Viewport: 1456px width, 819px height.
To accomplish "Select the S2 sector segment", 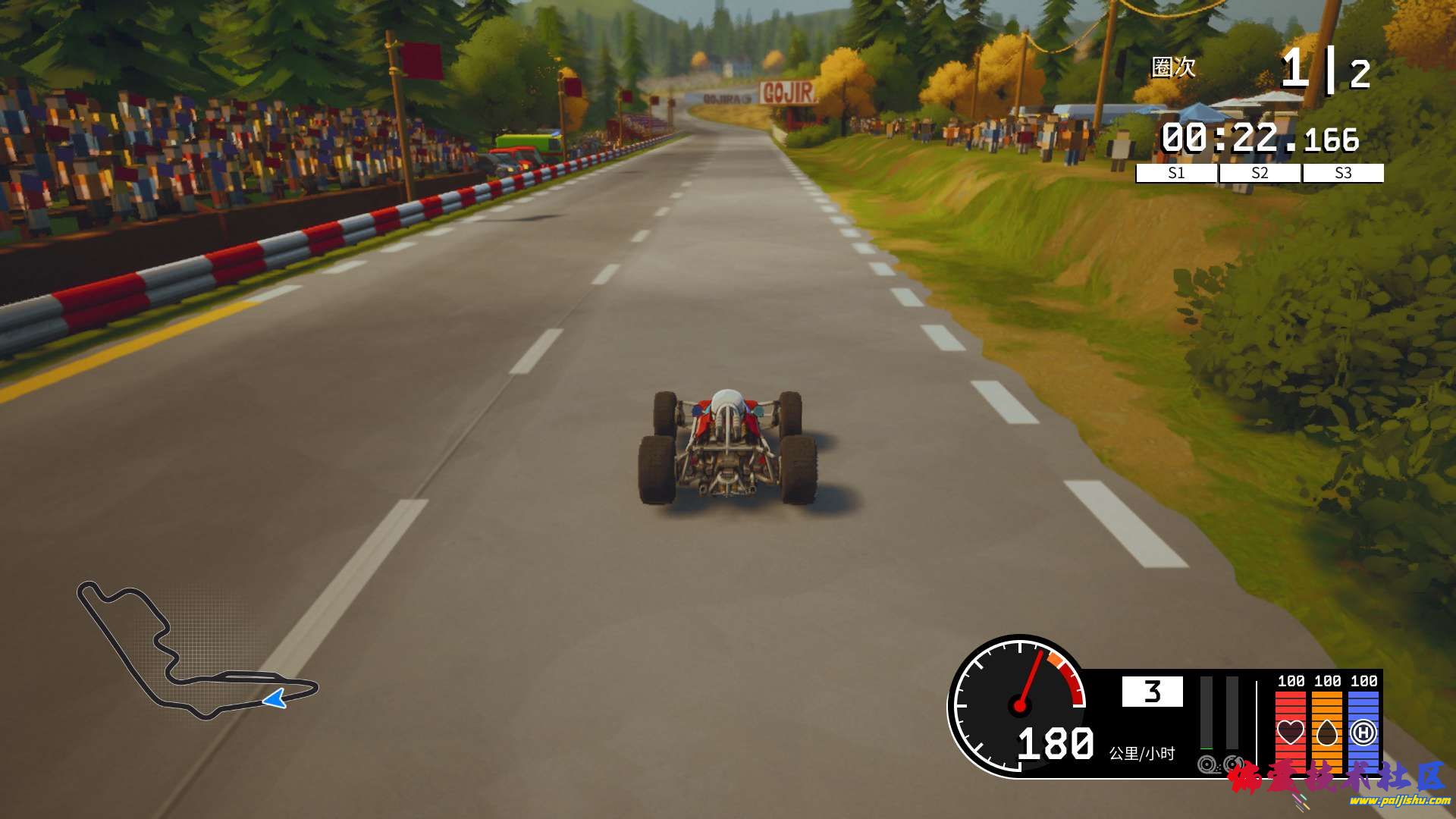I will [x=1258, y=174].
